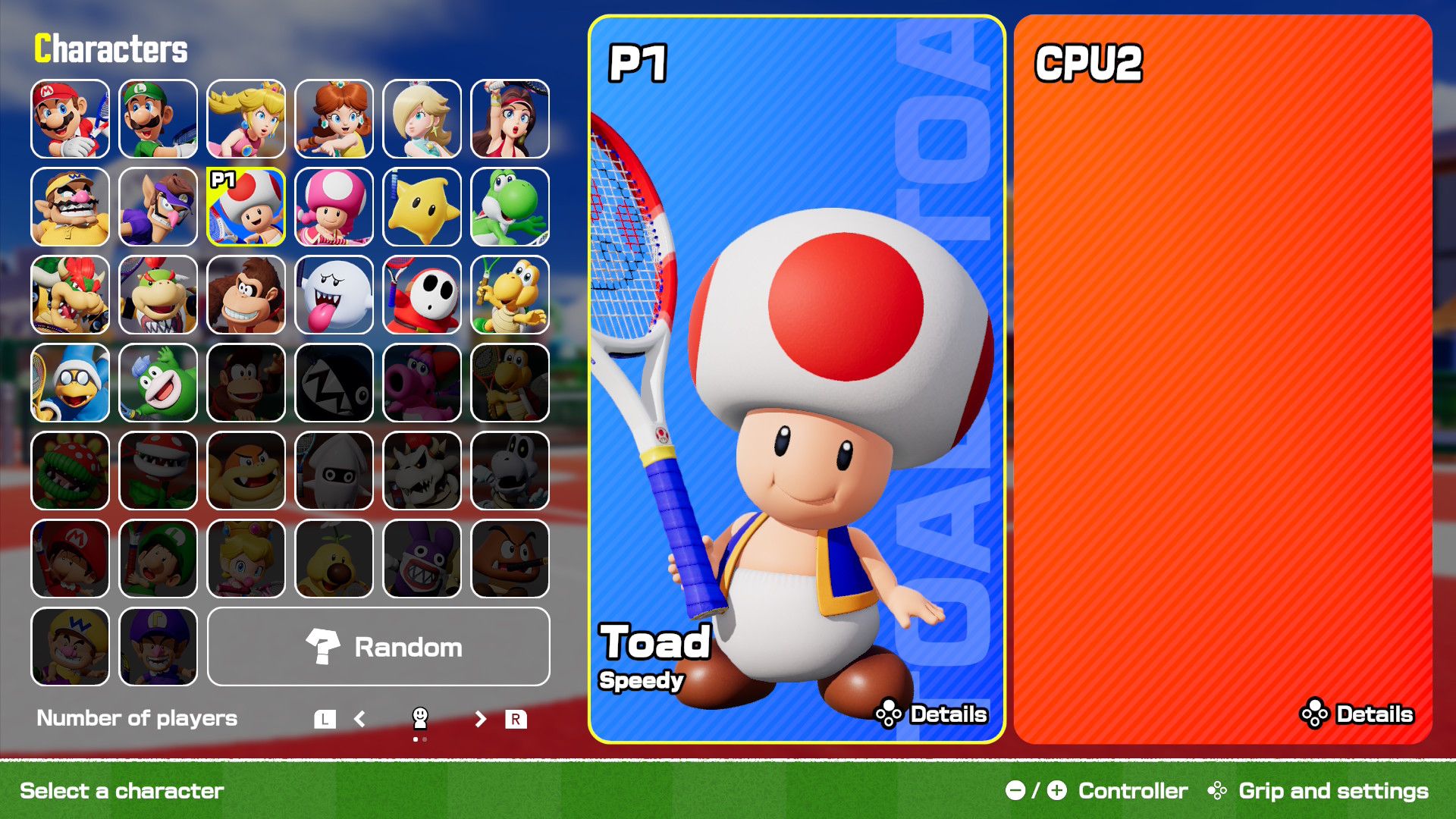Screen dimensions: 1456x819
Task: View Details on the CPU2 panel
Action: pyautogui.click(x=1357, y=714)
